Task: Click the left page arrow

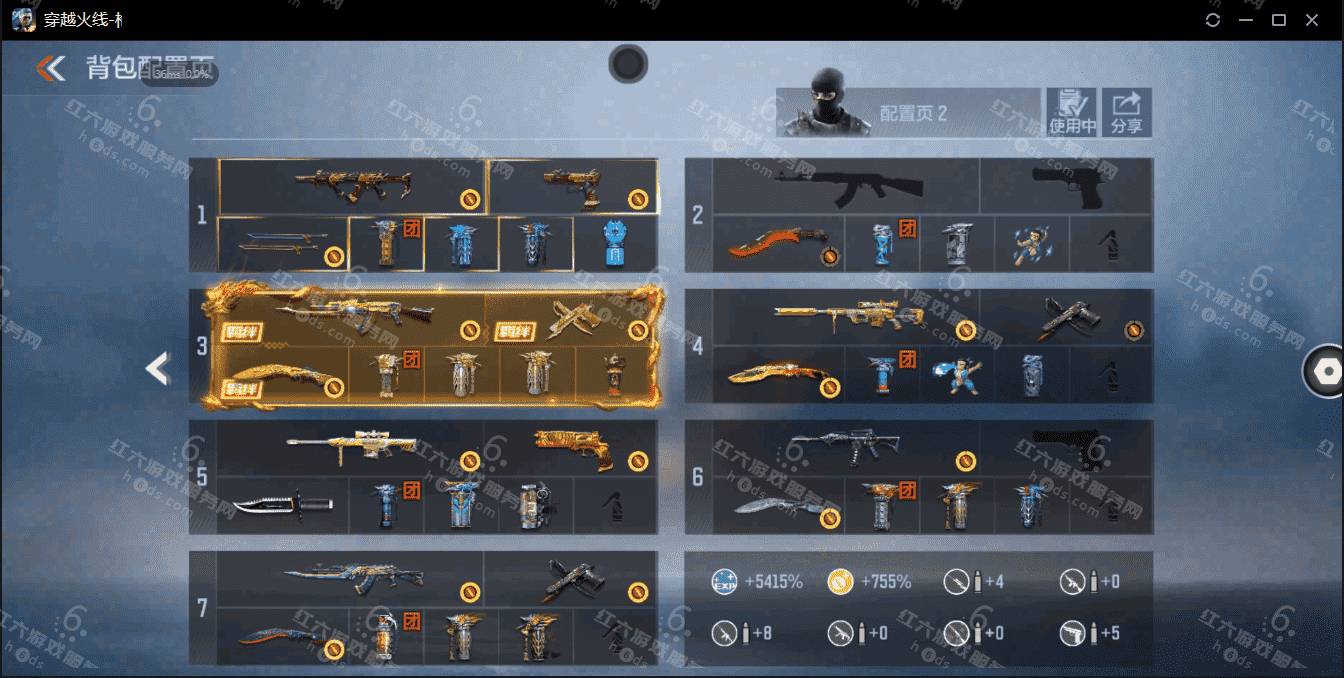Action: click(158, 369)
